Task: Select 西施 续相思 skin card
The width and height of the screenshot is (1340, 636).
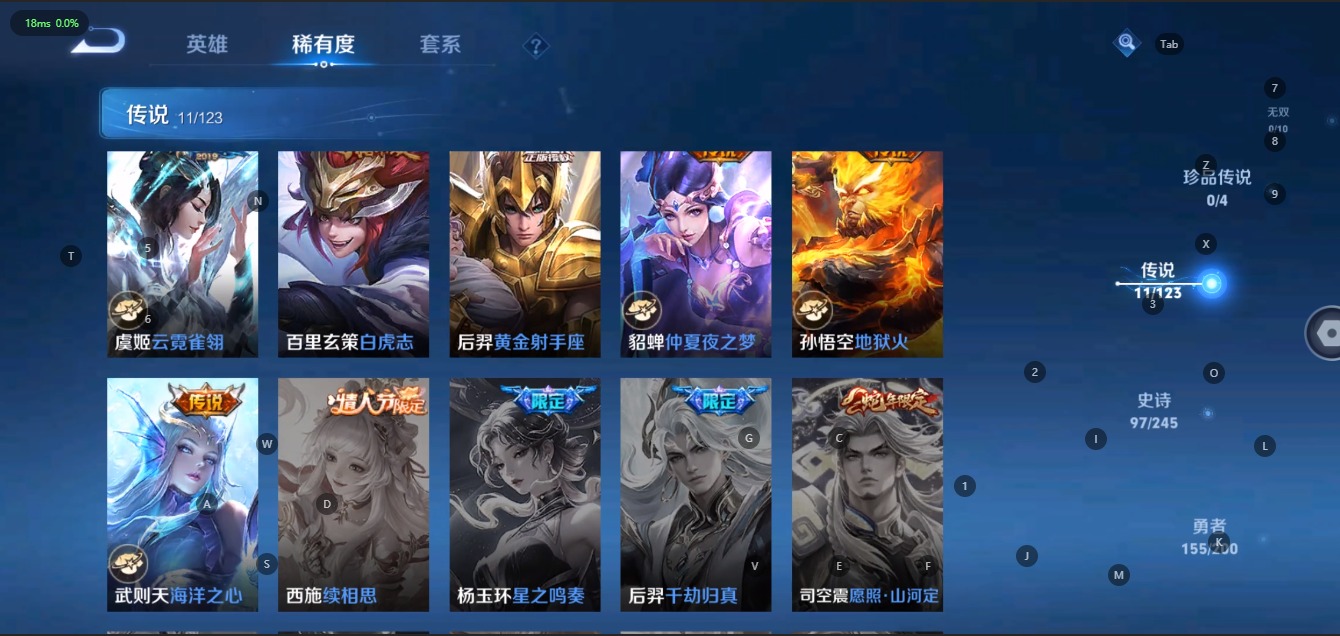Action: coord(353,494)
